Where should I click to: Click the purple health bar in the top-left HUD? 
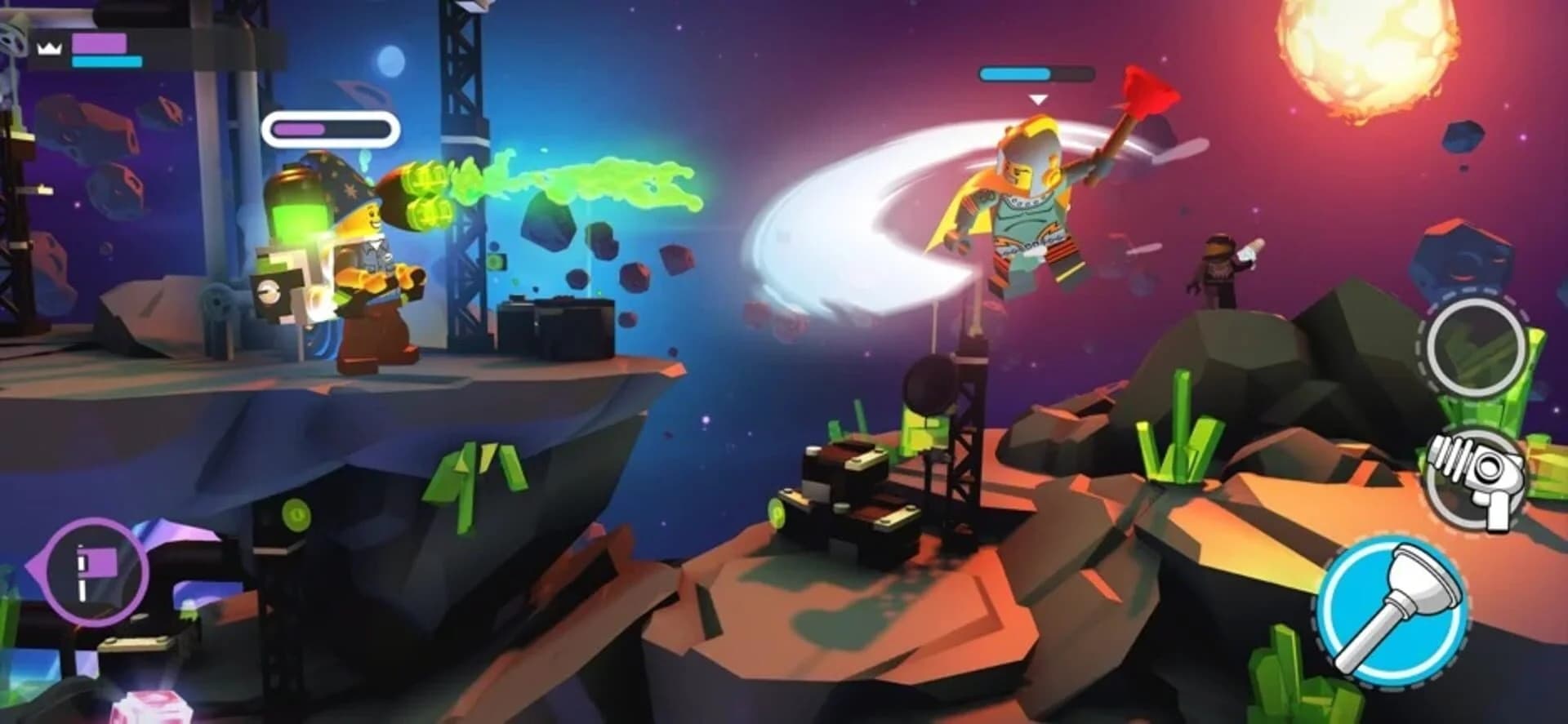click(x=98, y=42)
